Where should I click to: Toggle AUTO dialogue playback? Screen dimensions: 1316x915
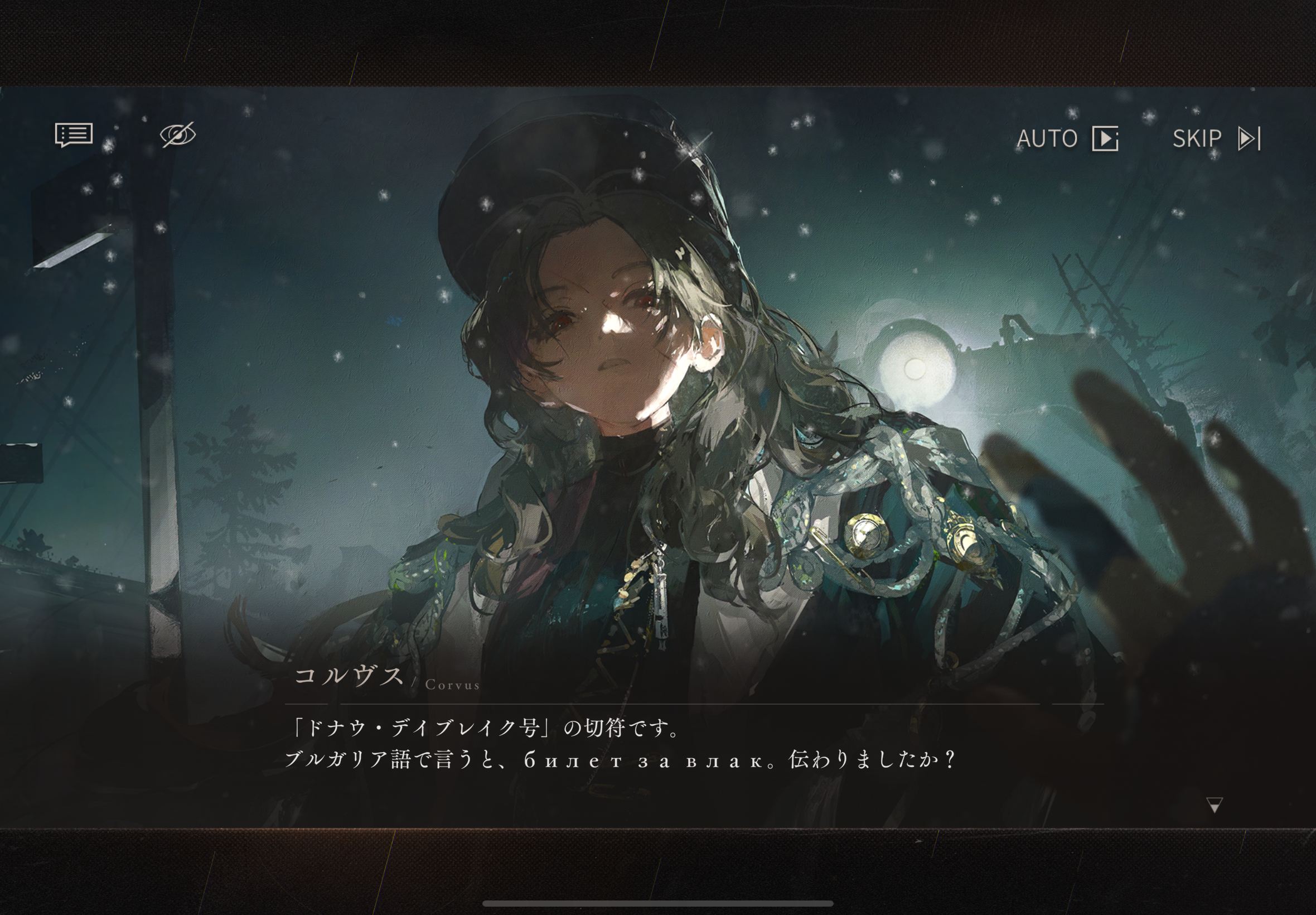[1067, 139]
